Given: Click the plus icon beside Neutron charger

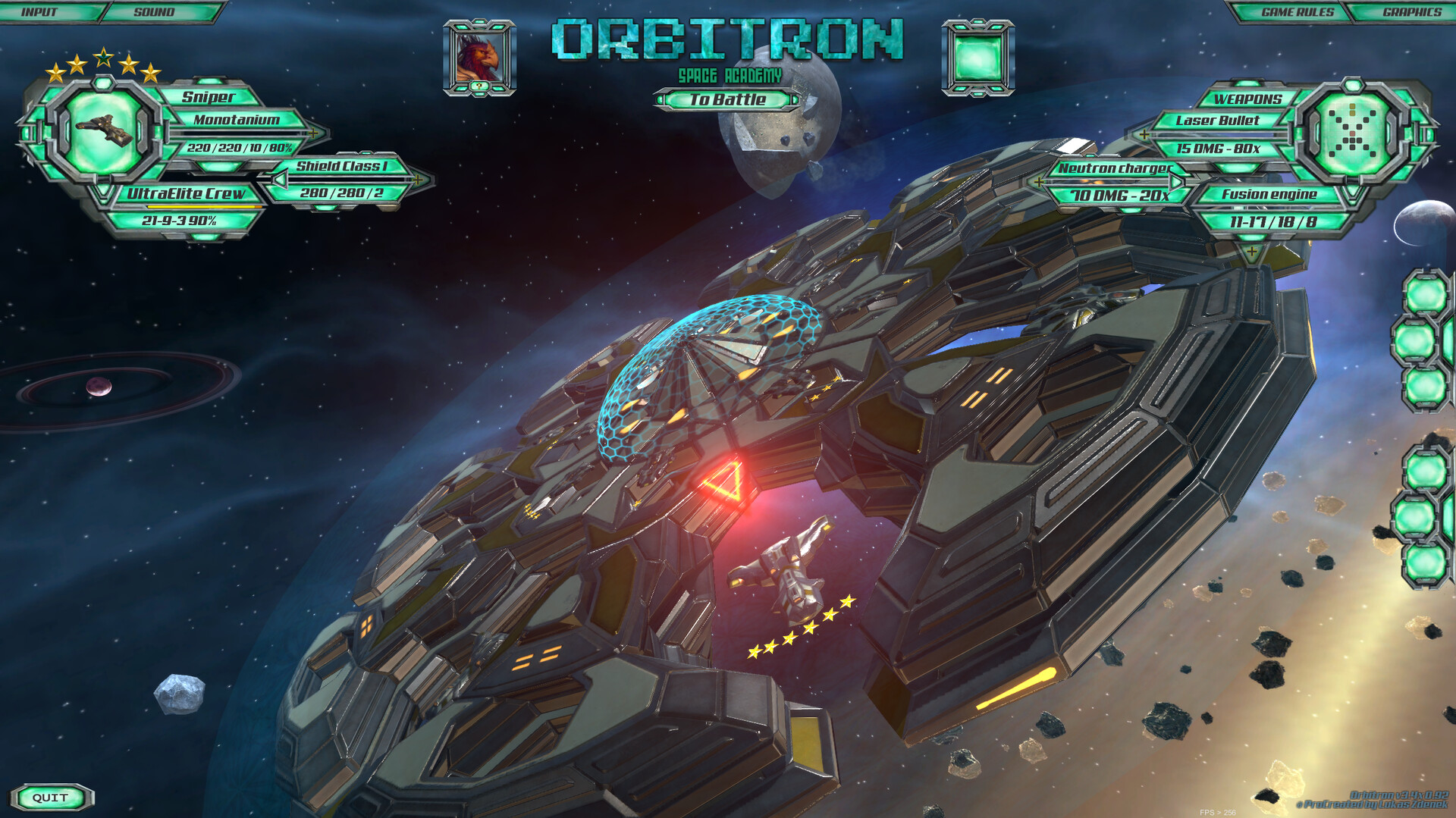Looking at the screenshot, I should point(1038,182).
